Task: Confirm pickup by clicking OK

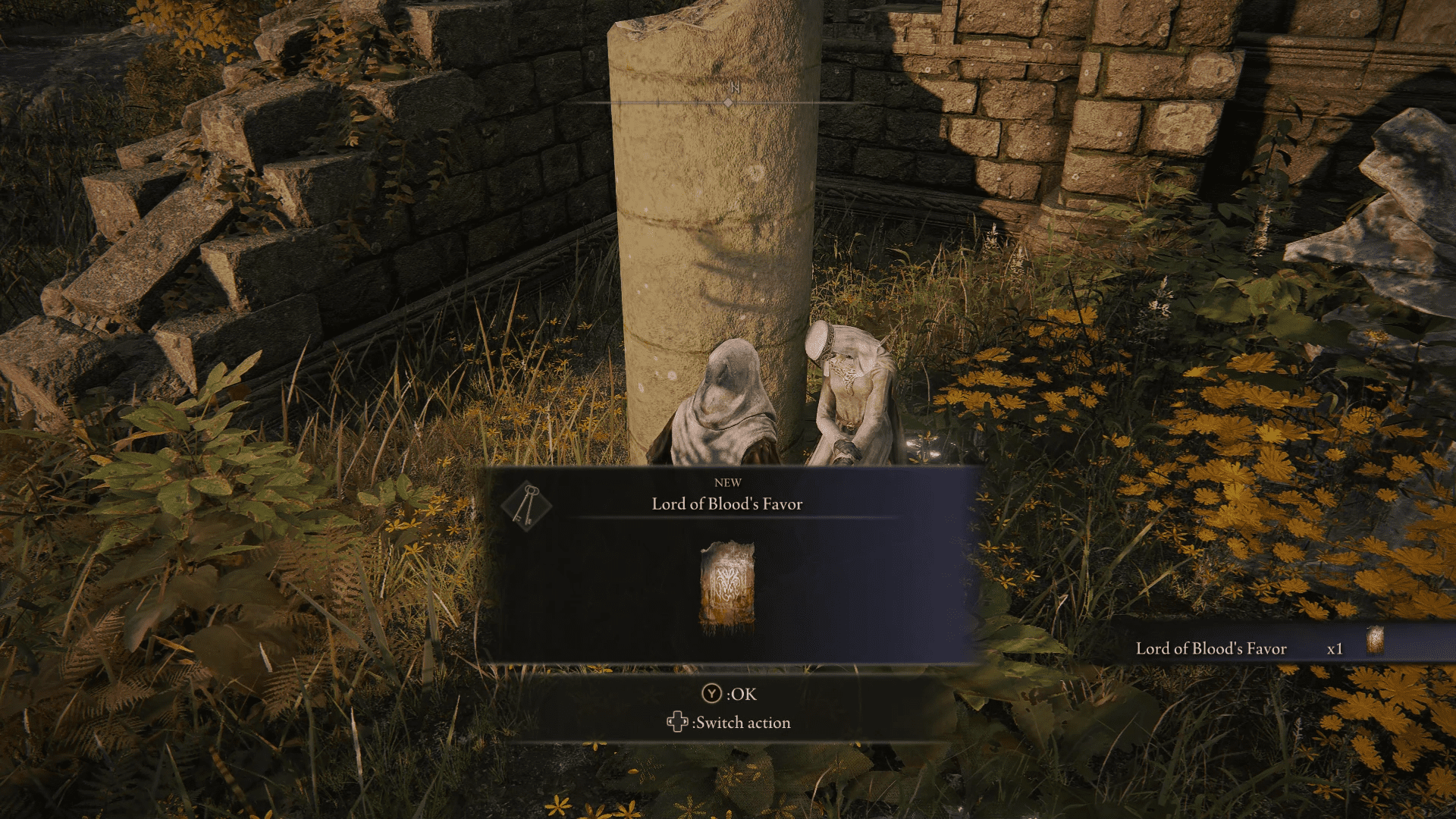Action: point(732,694)
